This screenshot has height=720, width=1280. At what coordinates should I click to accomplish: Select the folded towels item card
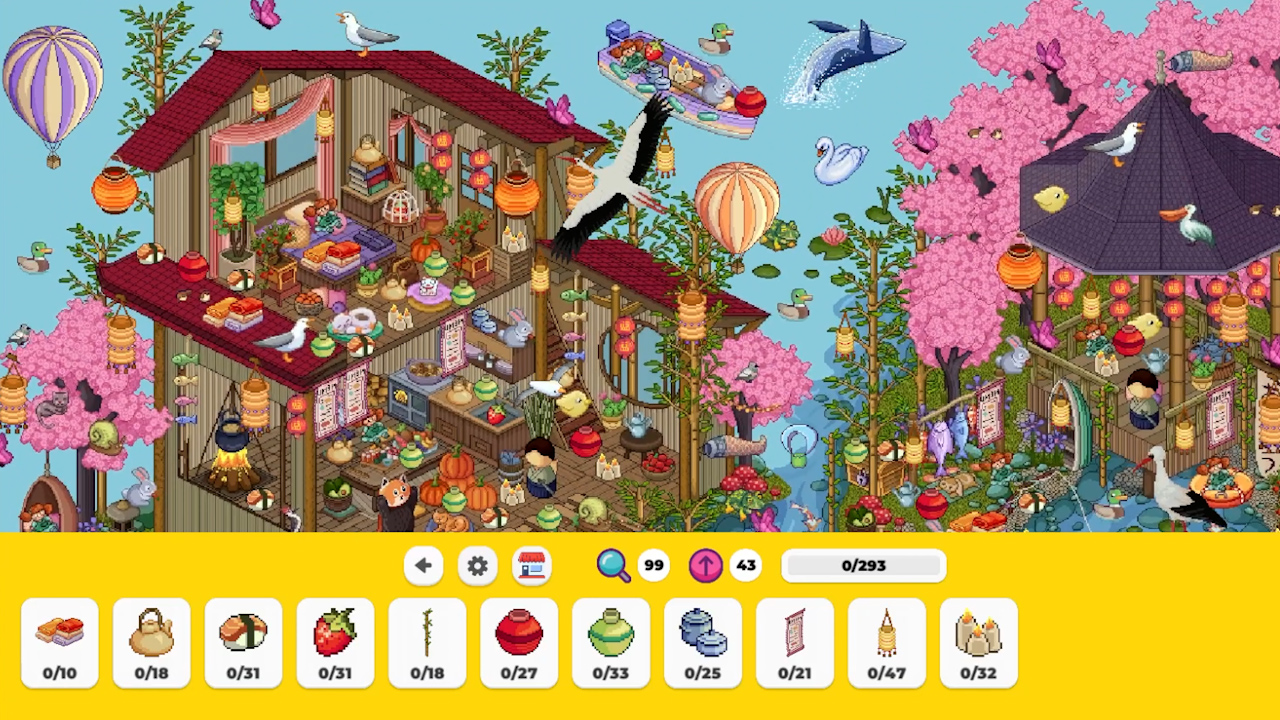(x=59, y=640)
